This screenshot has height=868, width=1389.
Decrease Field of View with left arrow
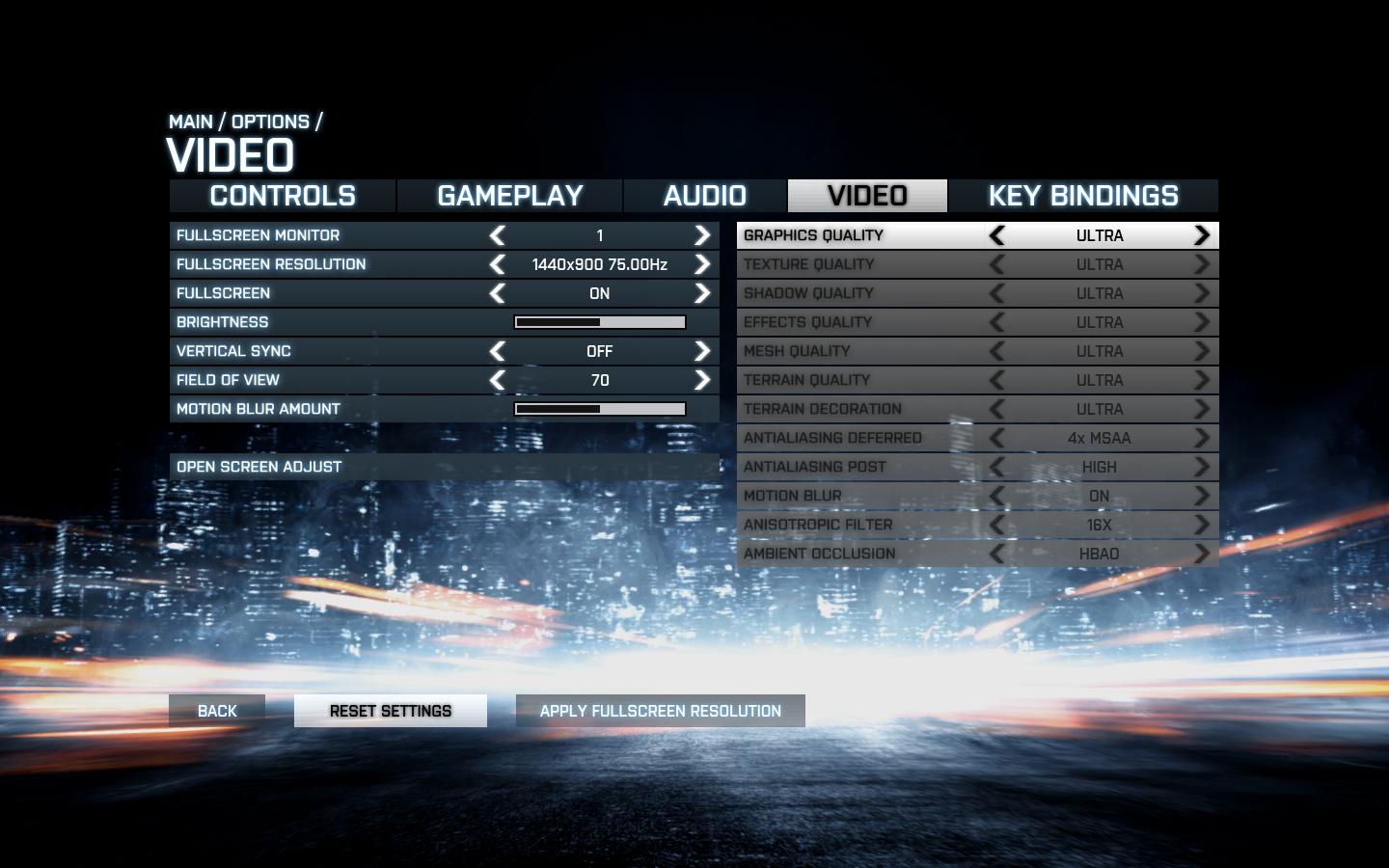click(498, 380)
